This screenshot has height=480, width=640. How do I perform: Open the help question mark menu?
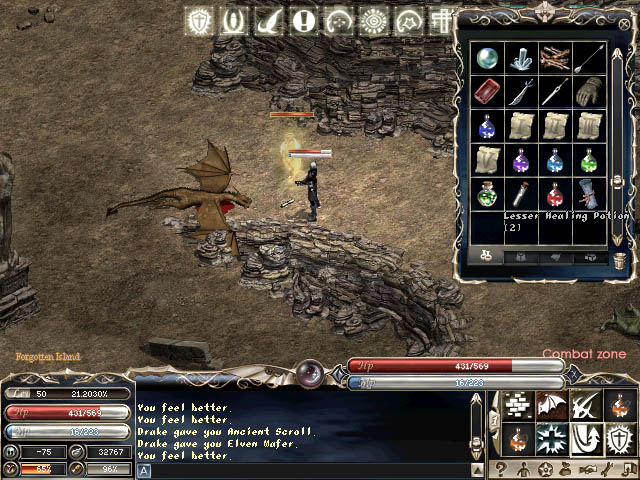click(x=499, y=469)
